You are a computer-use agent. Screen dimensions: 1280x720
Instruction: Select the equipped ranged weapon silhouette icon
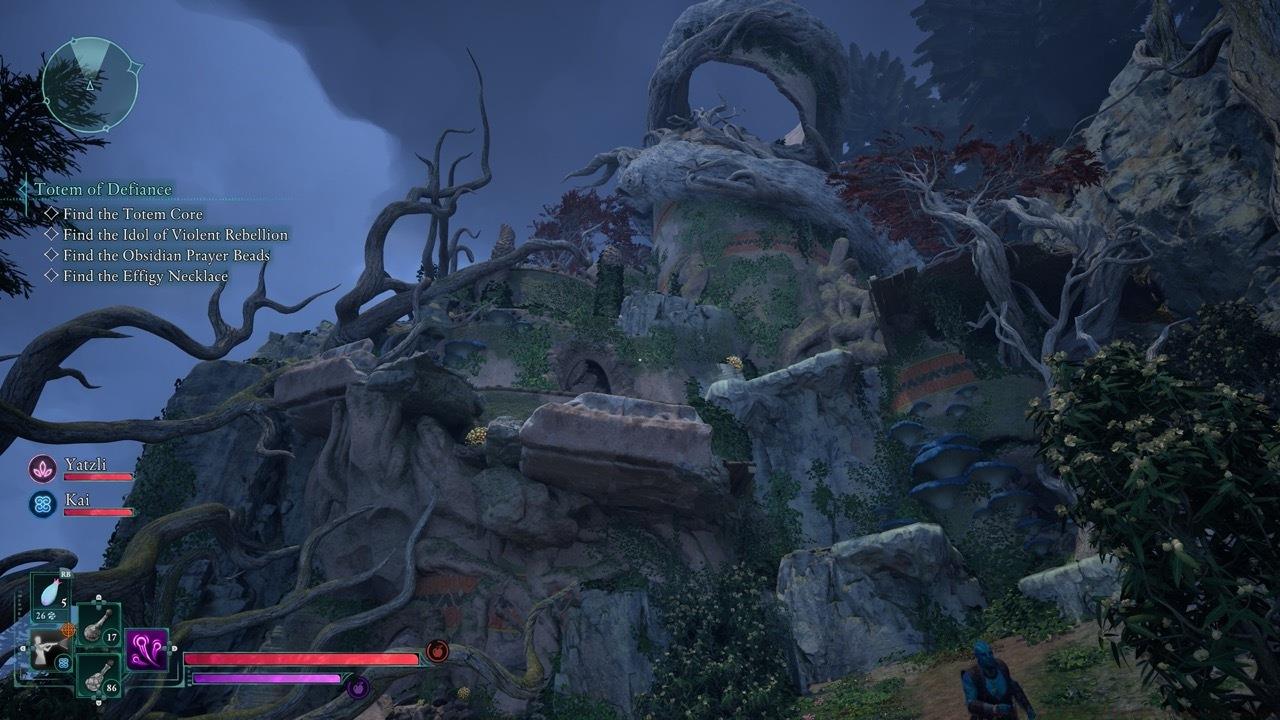45,649
